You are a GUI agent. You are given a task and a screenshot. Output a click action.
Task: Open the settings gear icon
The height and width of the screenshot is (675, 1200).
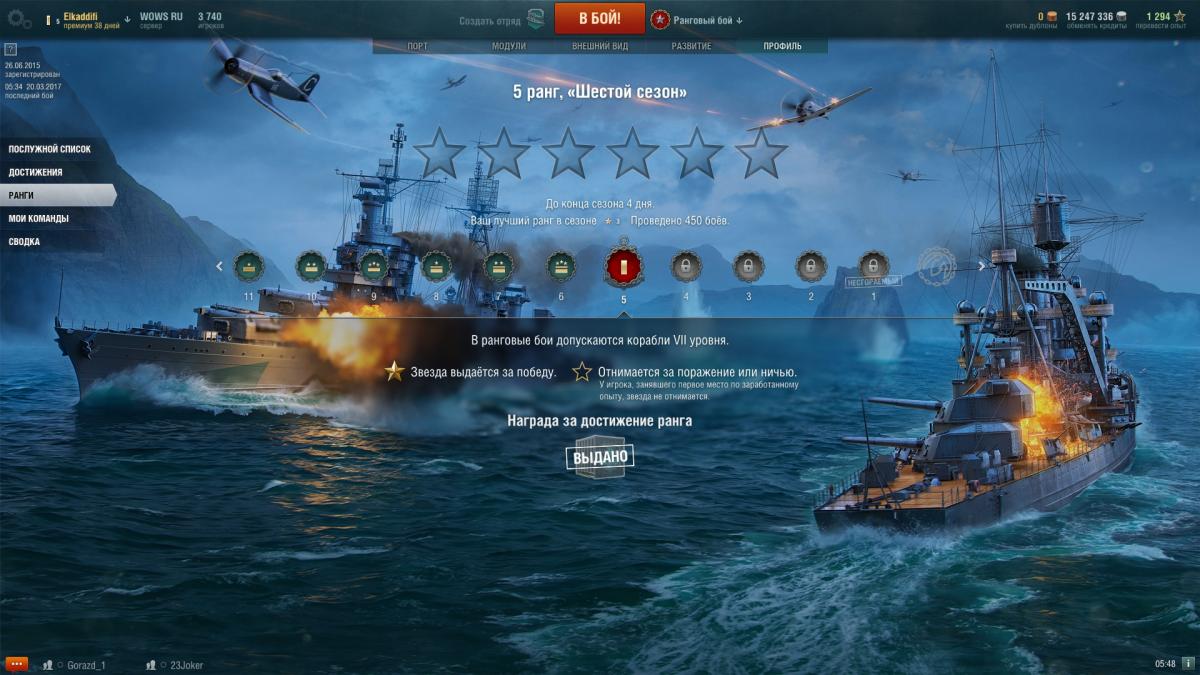click(x=19, y=18)
